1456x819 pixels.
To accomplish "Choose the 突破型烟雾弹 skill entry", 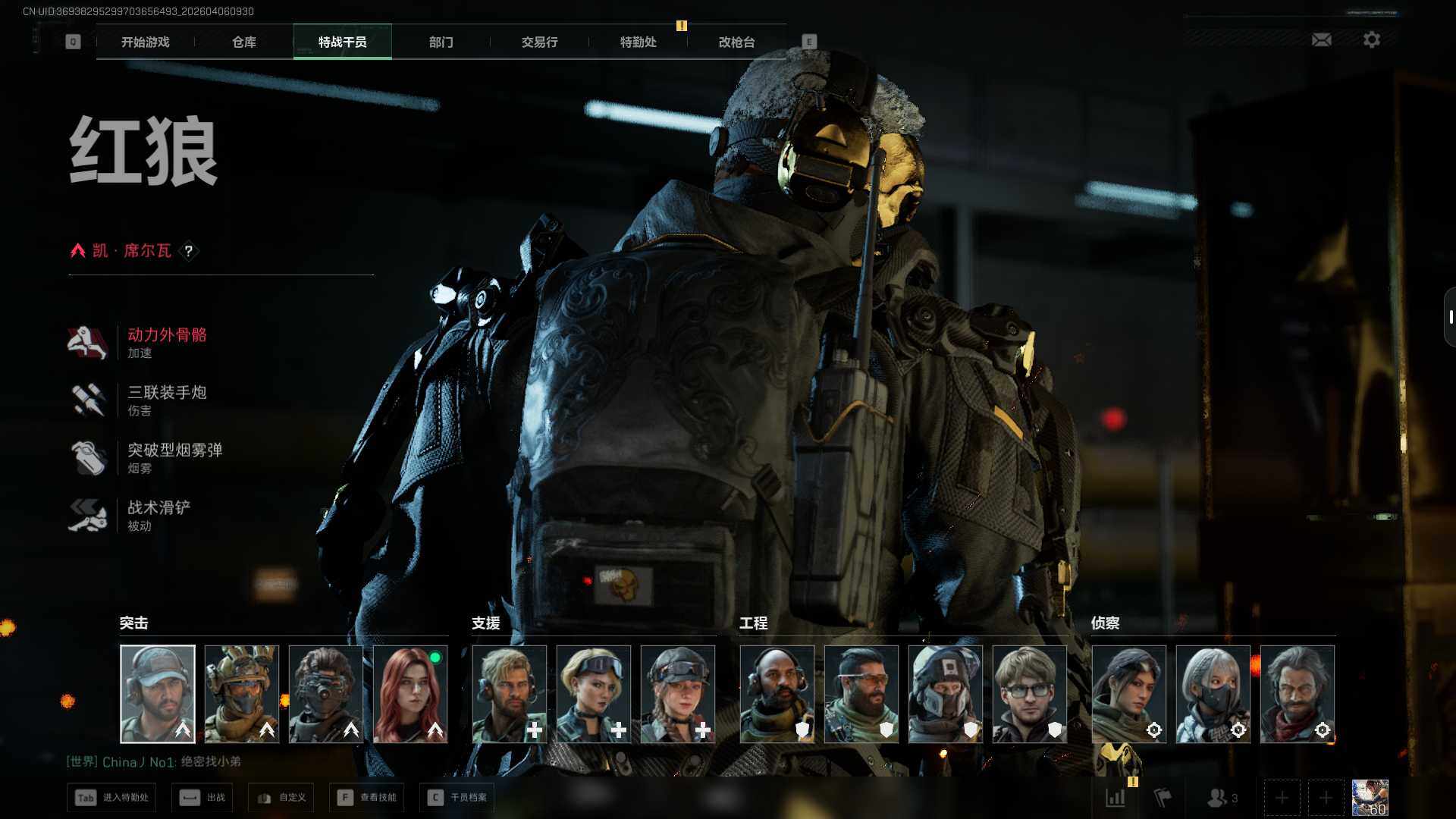I will 174,457.
